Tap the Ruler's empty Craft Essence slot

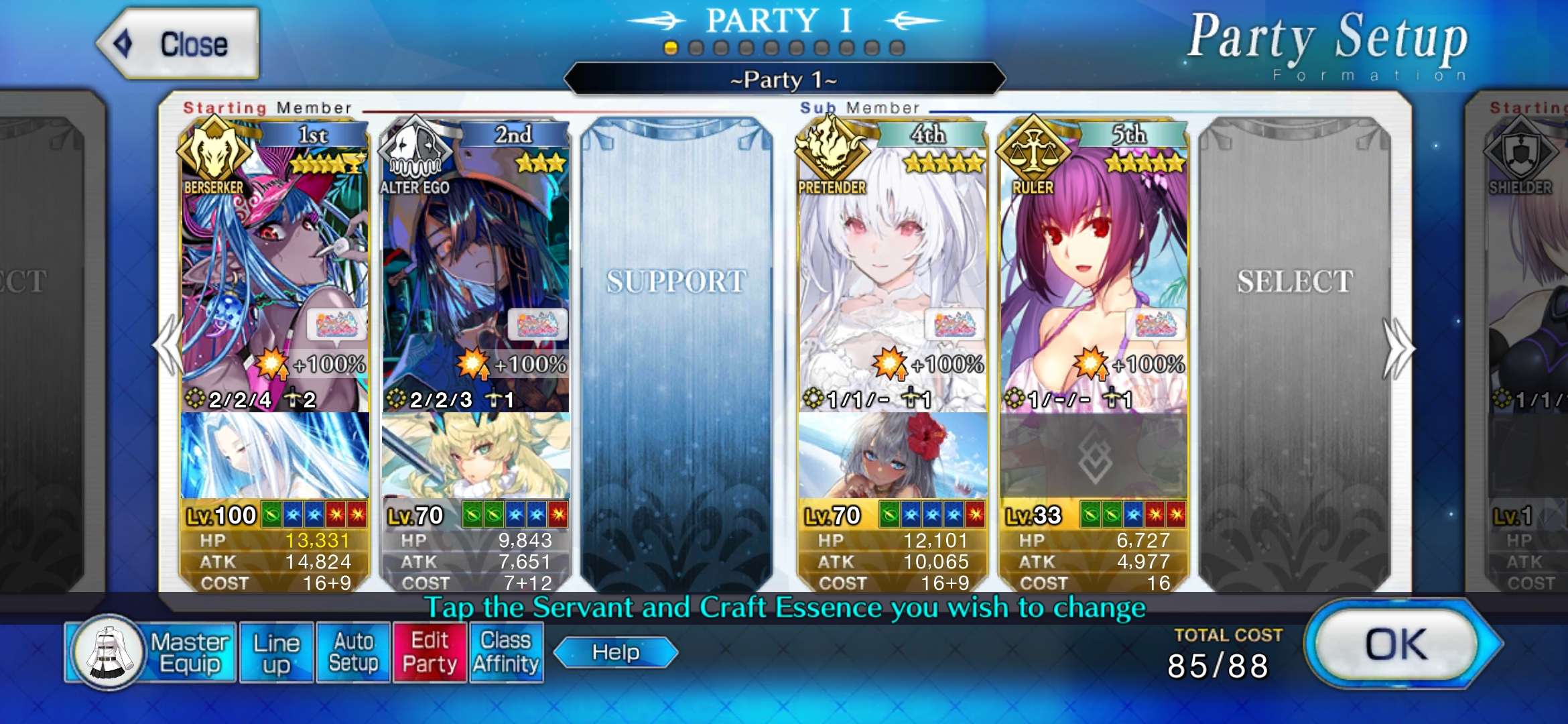[1094, 457]
